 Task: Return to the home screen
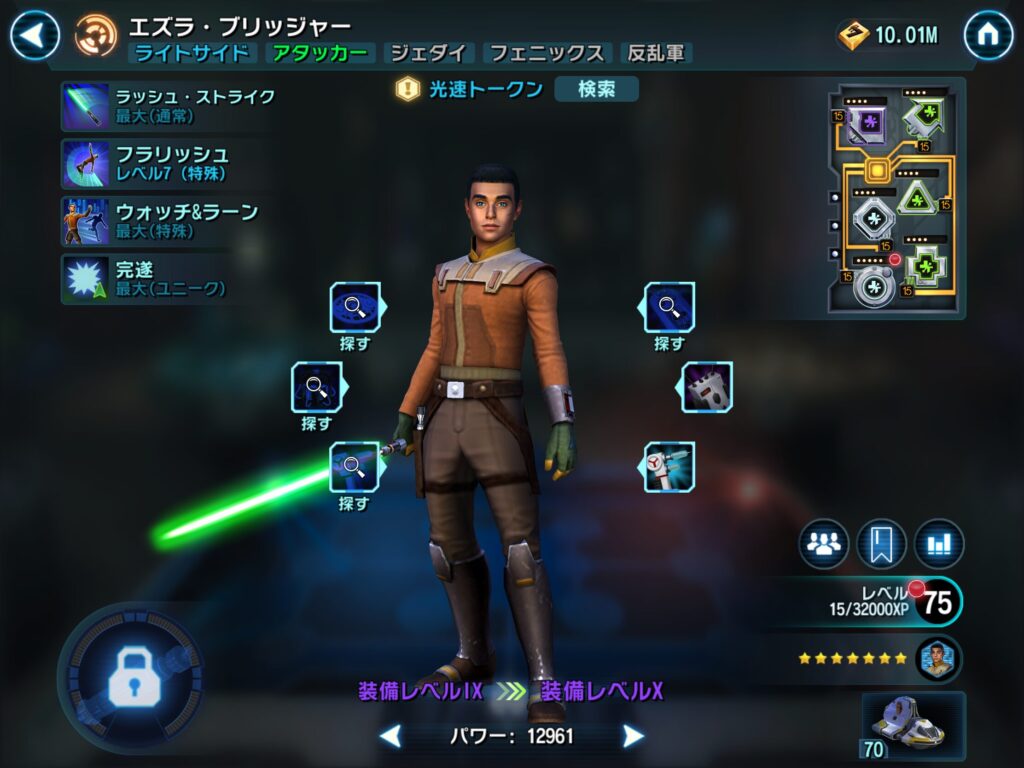[988, 36]
